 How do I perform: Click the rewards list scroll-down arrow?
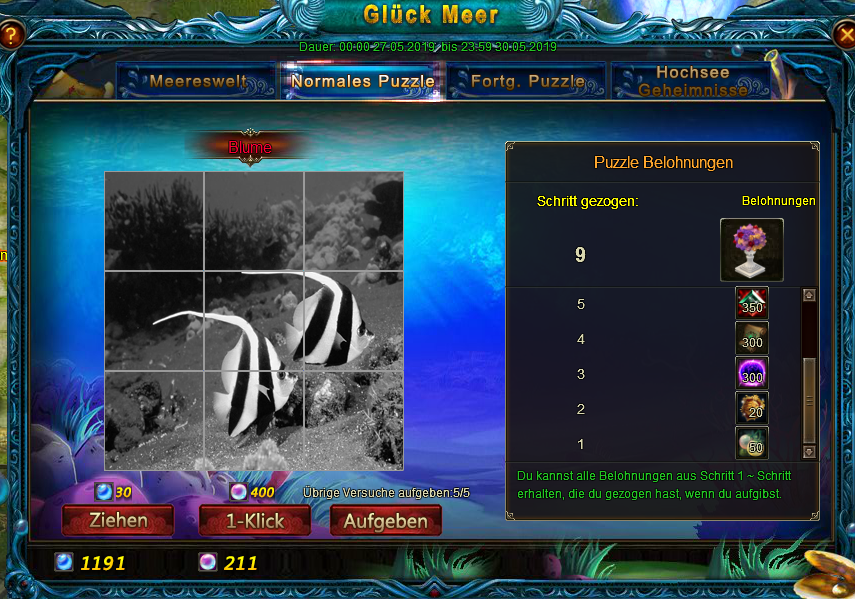point(809,452)
